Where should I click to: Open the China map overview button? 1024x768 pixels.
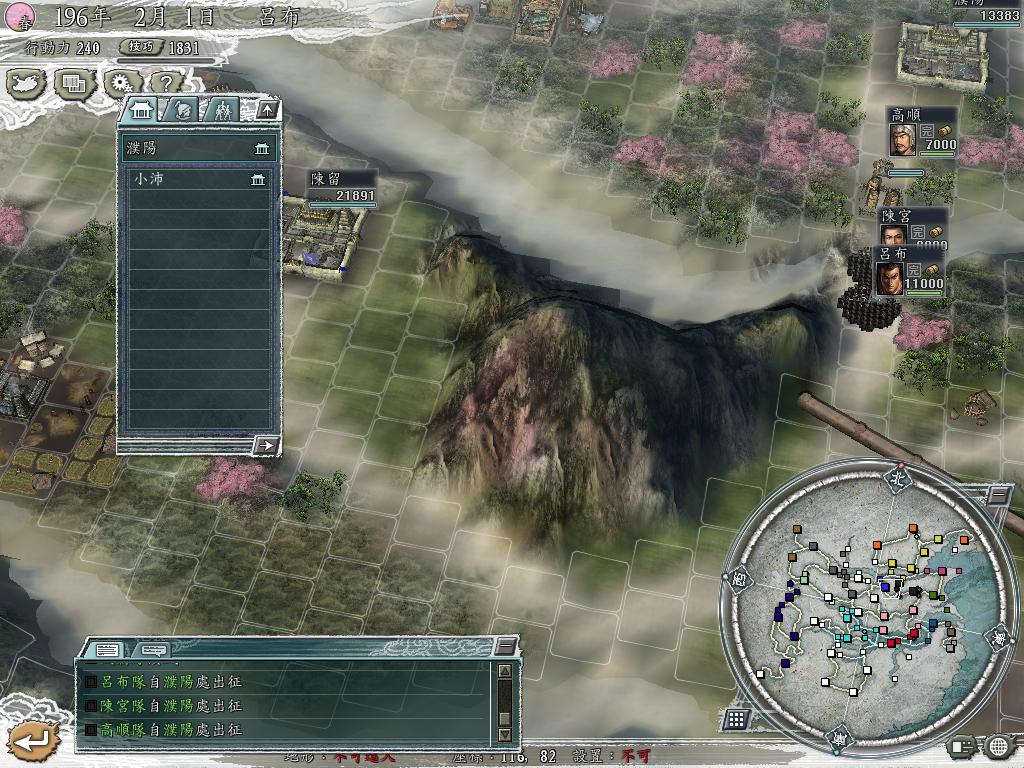(27, 83)
